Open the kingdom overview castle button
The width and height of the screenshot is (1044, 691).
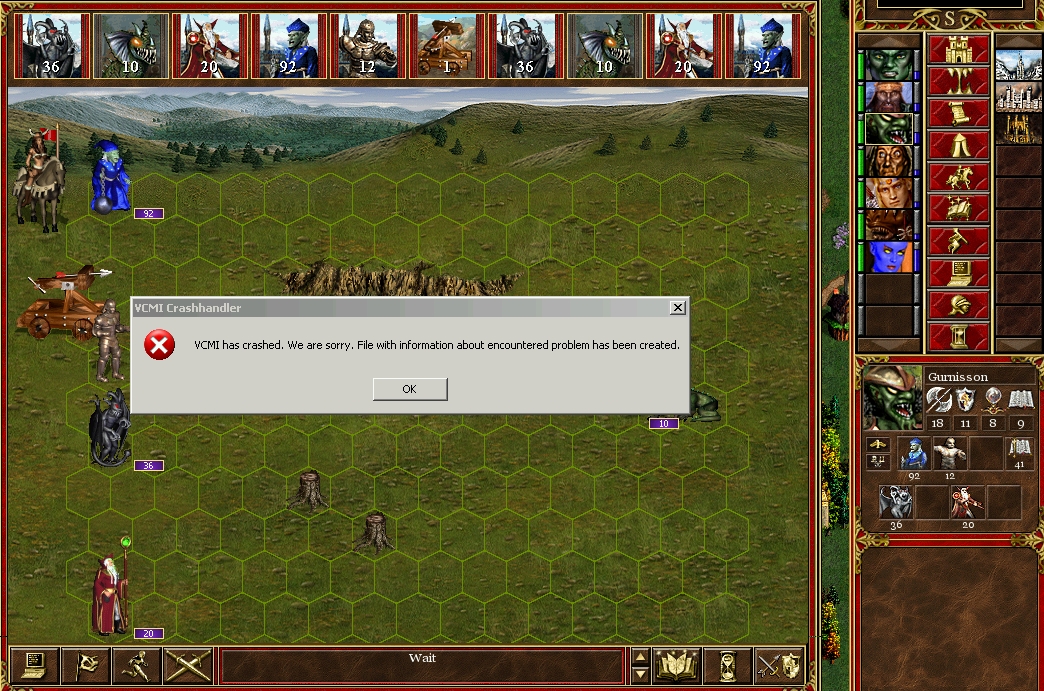958,48
